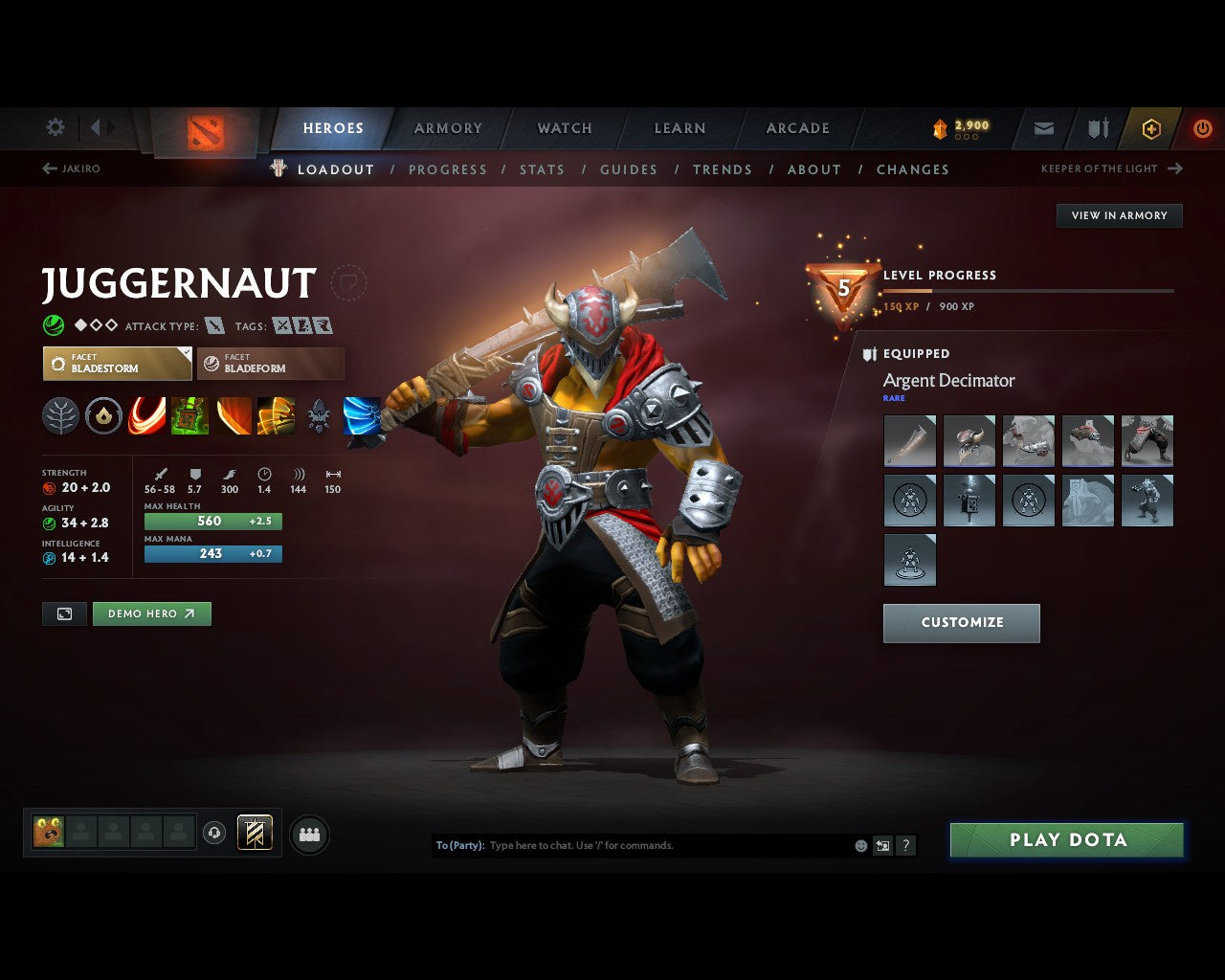
Task: Expand the party members panel icon
Action: tap(308, 834)
